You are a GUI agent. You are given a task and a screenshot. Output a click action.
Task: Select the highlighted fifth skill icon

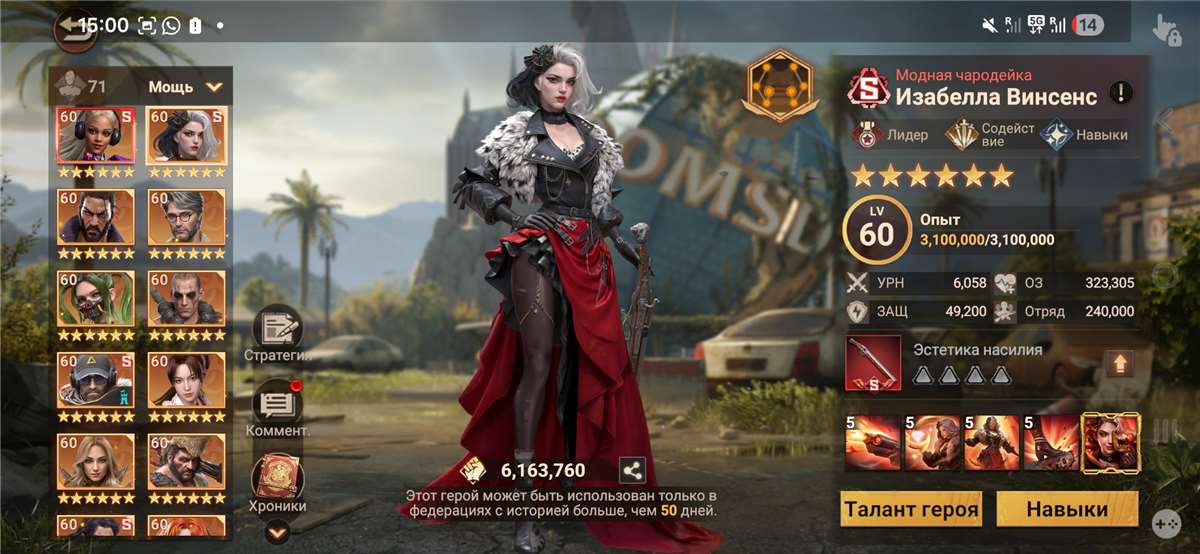pyautogui.click(x=1110, y=443)
